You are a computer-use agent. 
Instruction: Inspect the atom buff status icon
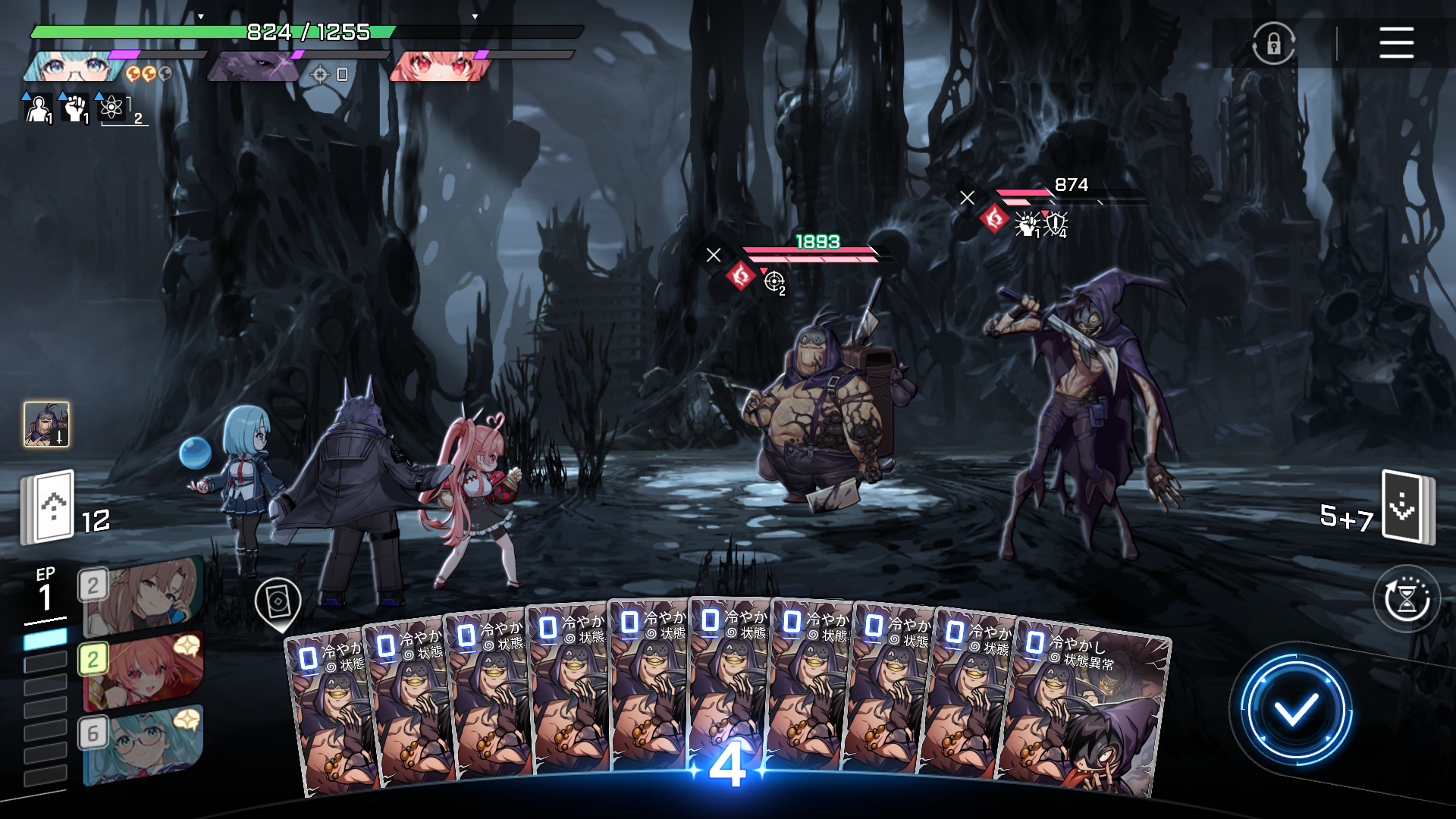pyautogui.click(x=111, y=108)
